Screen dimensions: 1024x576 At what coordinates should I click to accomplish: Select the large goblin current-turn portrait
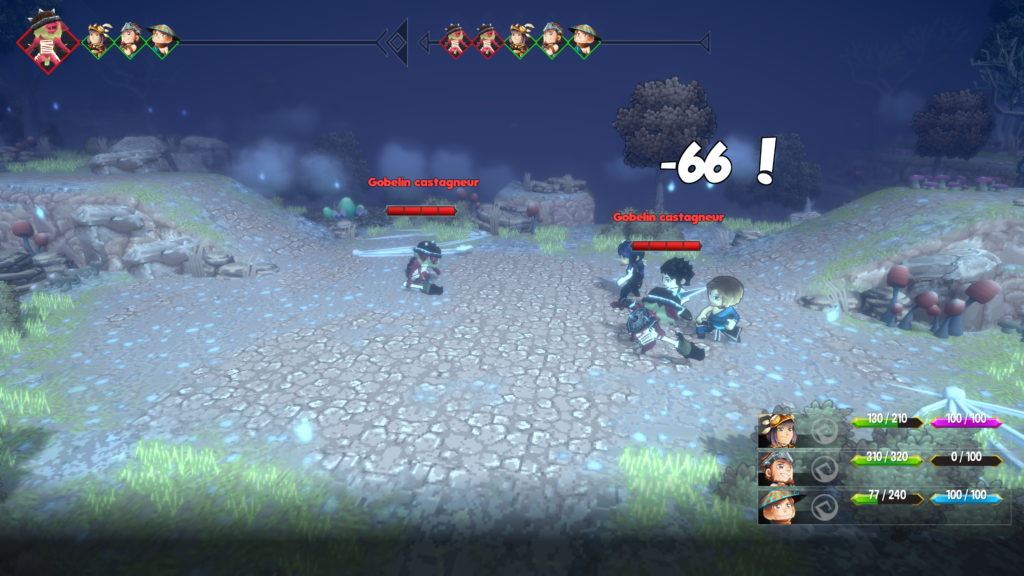pos(45,42)
